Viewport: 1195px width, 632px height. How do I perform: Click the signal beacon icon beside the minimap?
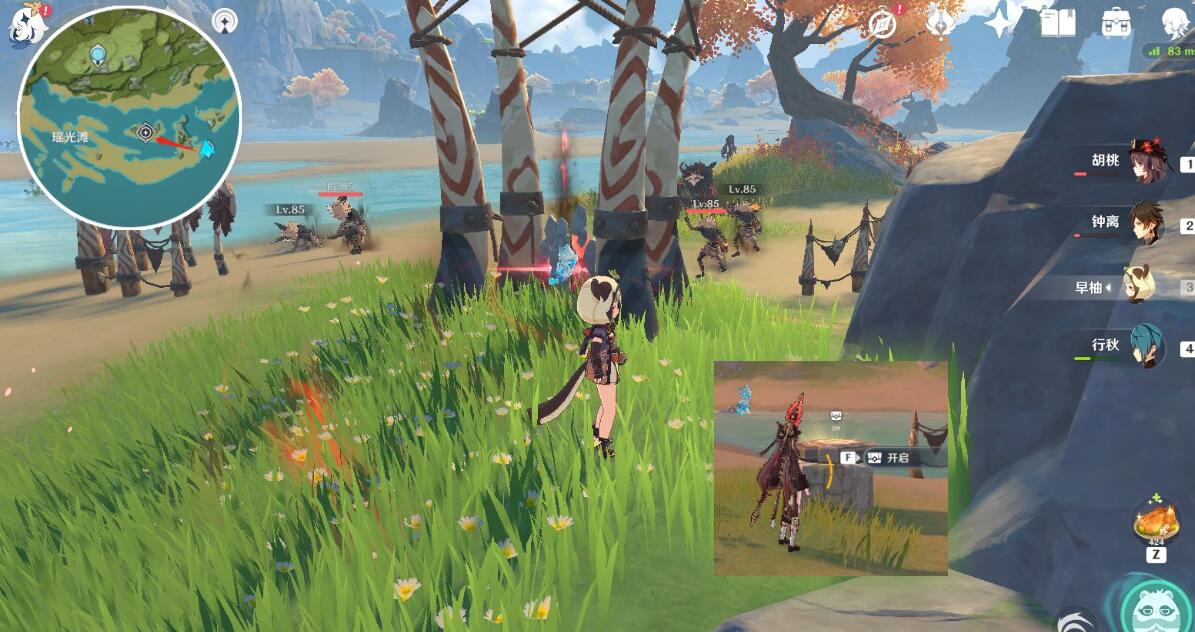click(x=226, y=21)
